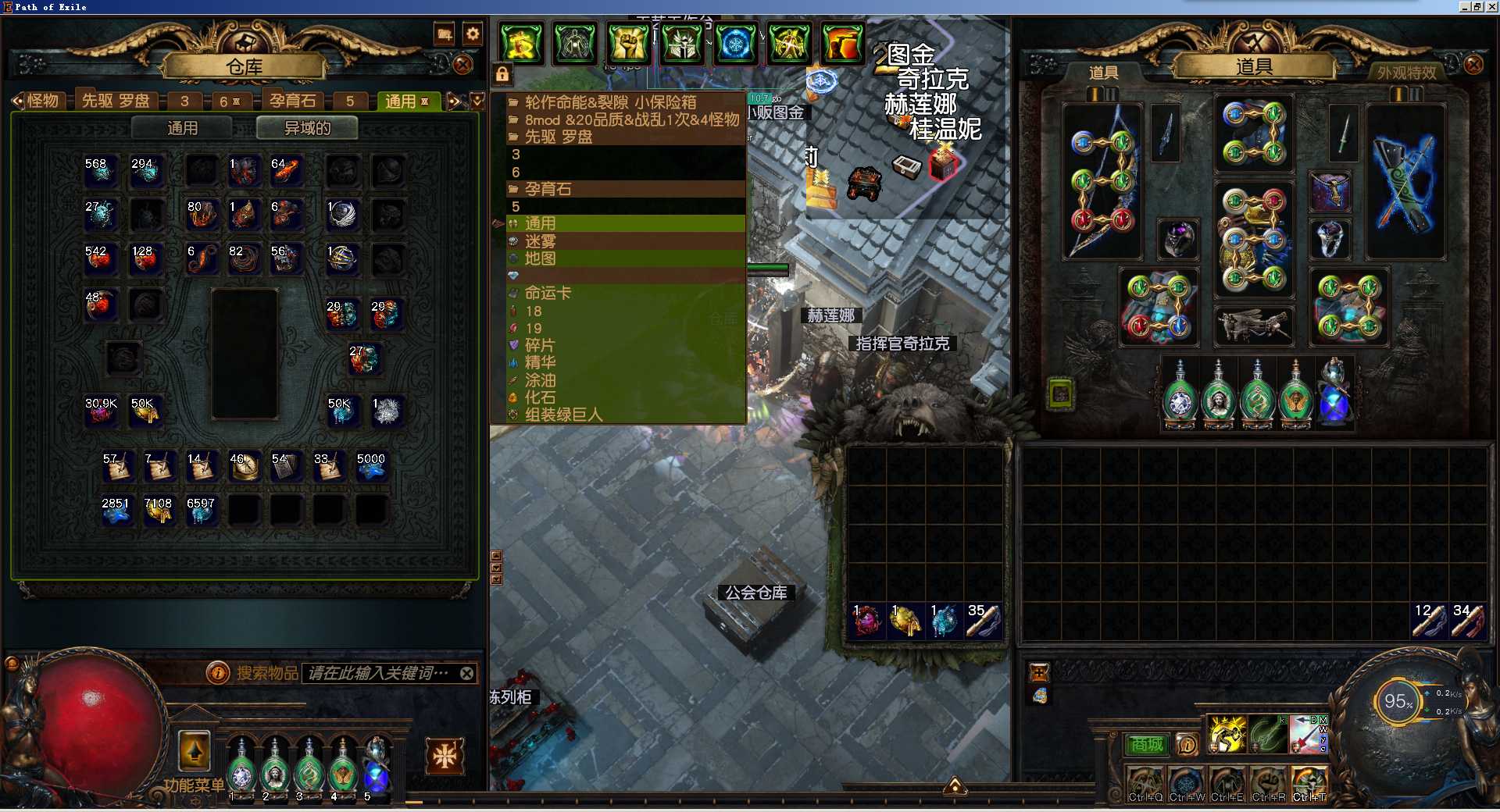The width and height of the screenshot is (1500, 812).
Task: Close the 仓库 stash panel
Action: pyautogui.click(x=462, y=65)
